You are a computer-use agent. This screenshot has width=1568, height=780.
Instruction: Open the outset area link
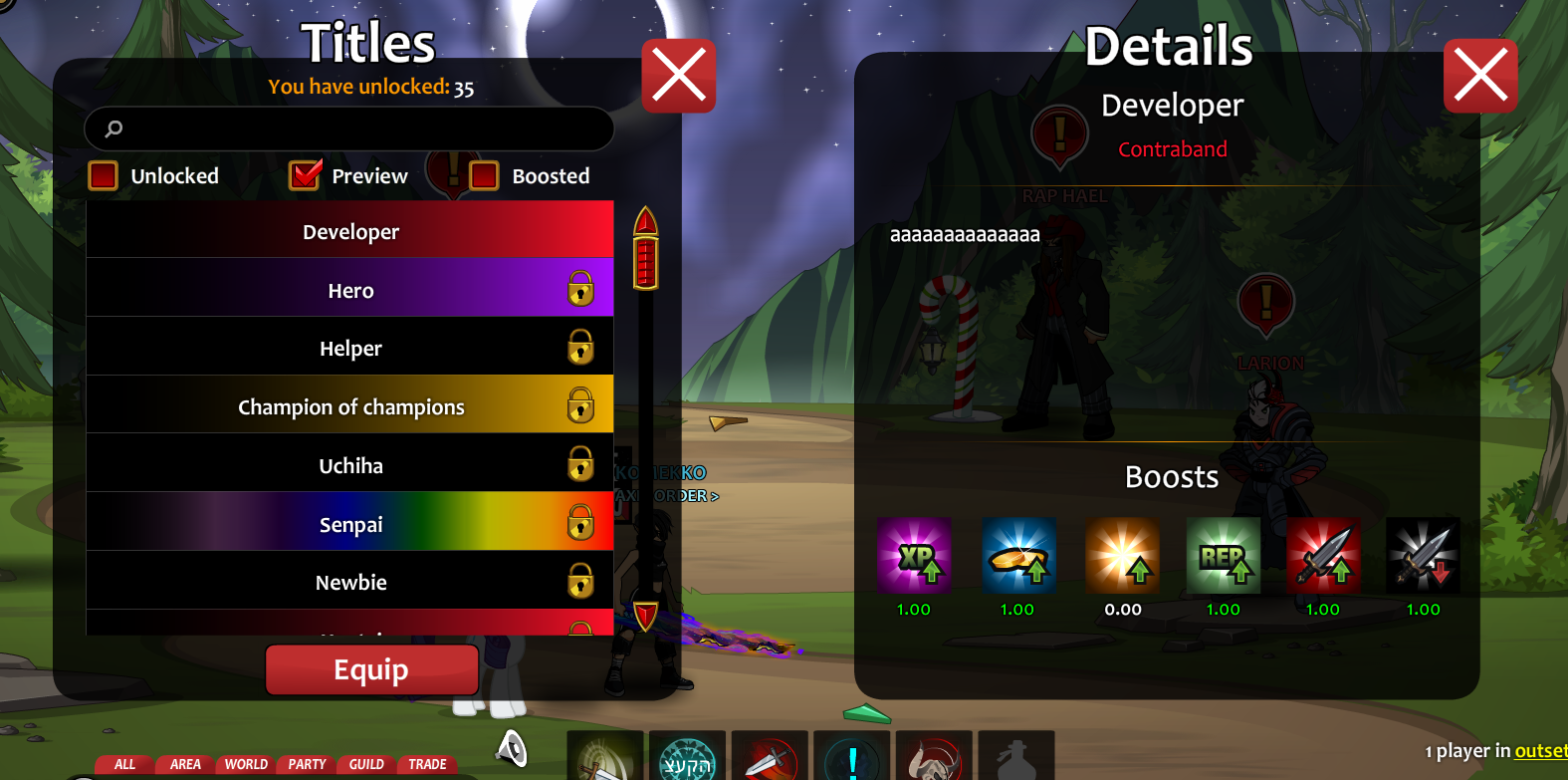pos(1540,751)
